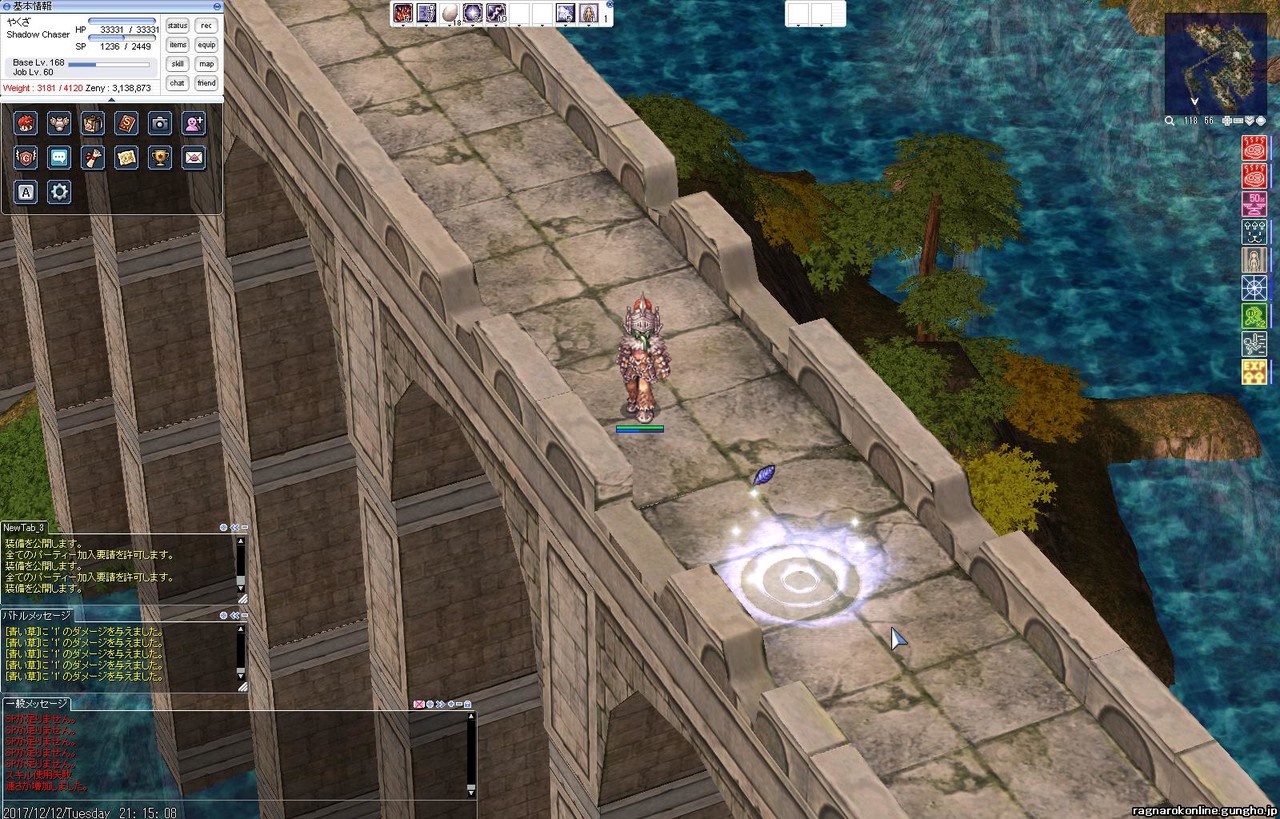Open the skill list button
Viewport: 1280px width, 819px height.
tap(177, 63)
